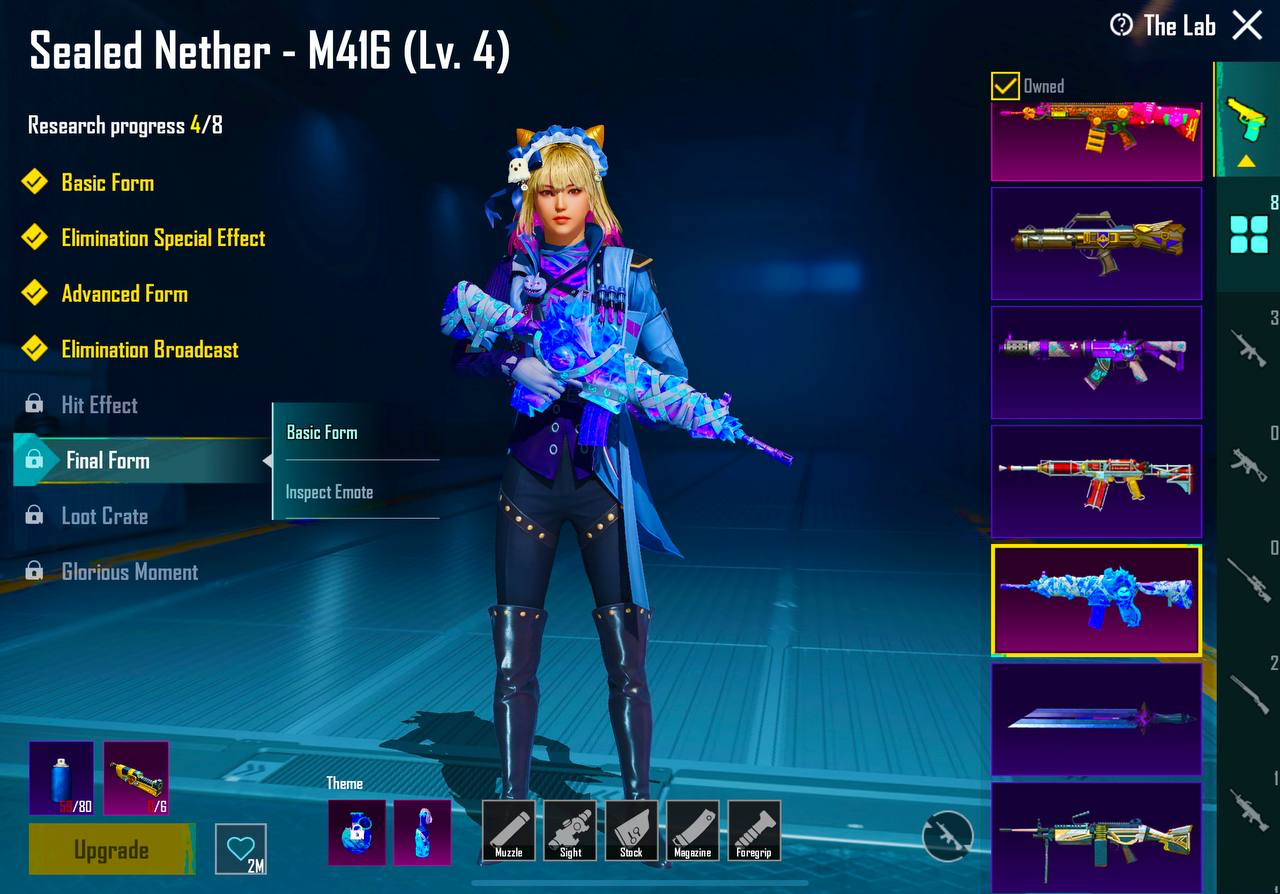Choose the Loot Crate stage
This screenshot has width=1280, height=894.
[x=104, y=516]
